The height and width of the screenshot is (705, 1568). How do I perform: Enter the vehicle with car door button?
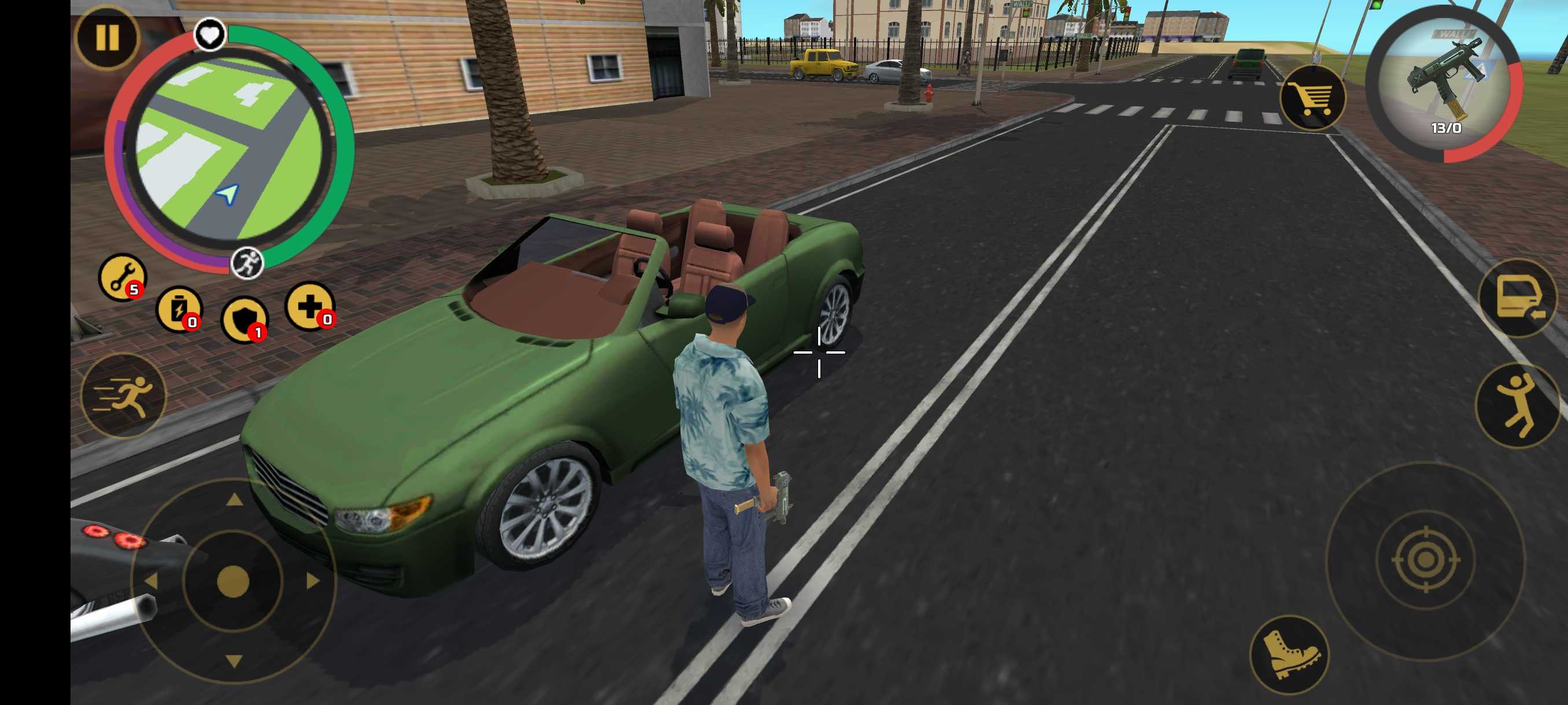tap(1519, 299)
